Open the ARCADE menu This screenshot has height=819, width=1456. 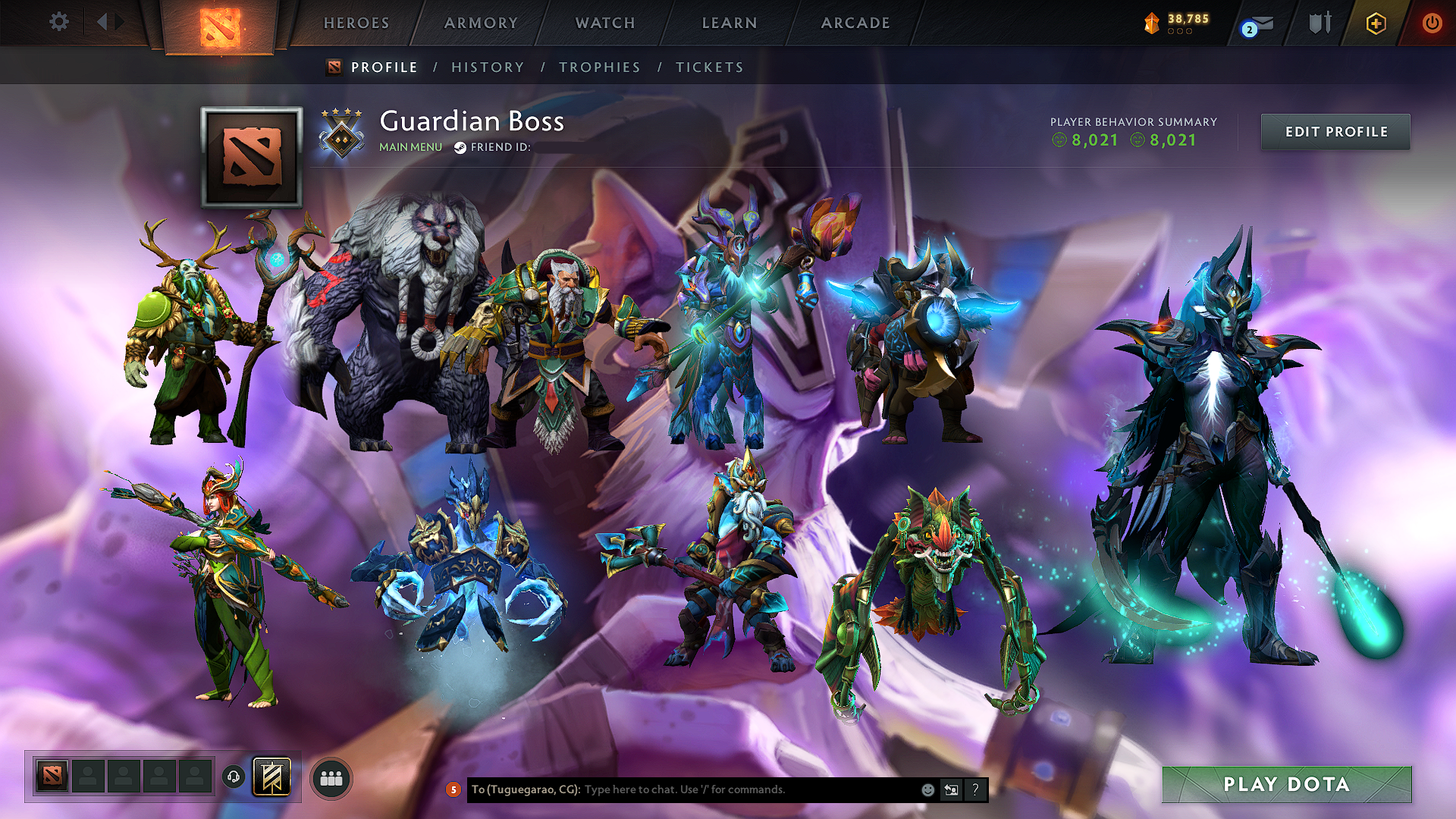point(855,23)
